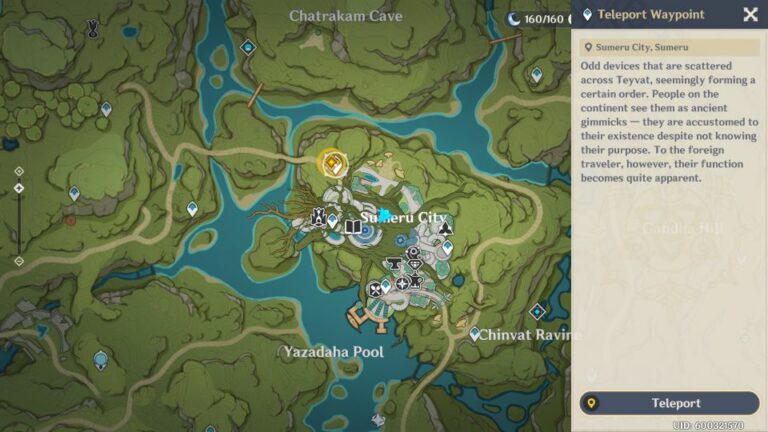Click the fork and knife restaurant icon
768x432 pixels.
(377, 290)
